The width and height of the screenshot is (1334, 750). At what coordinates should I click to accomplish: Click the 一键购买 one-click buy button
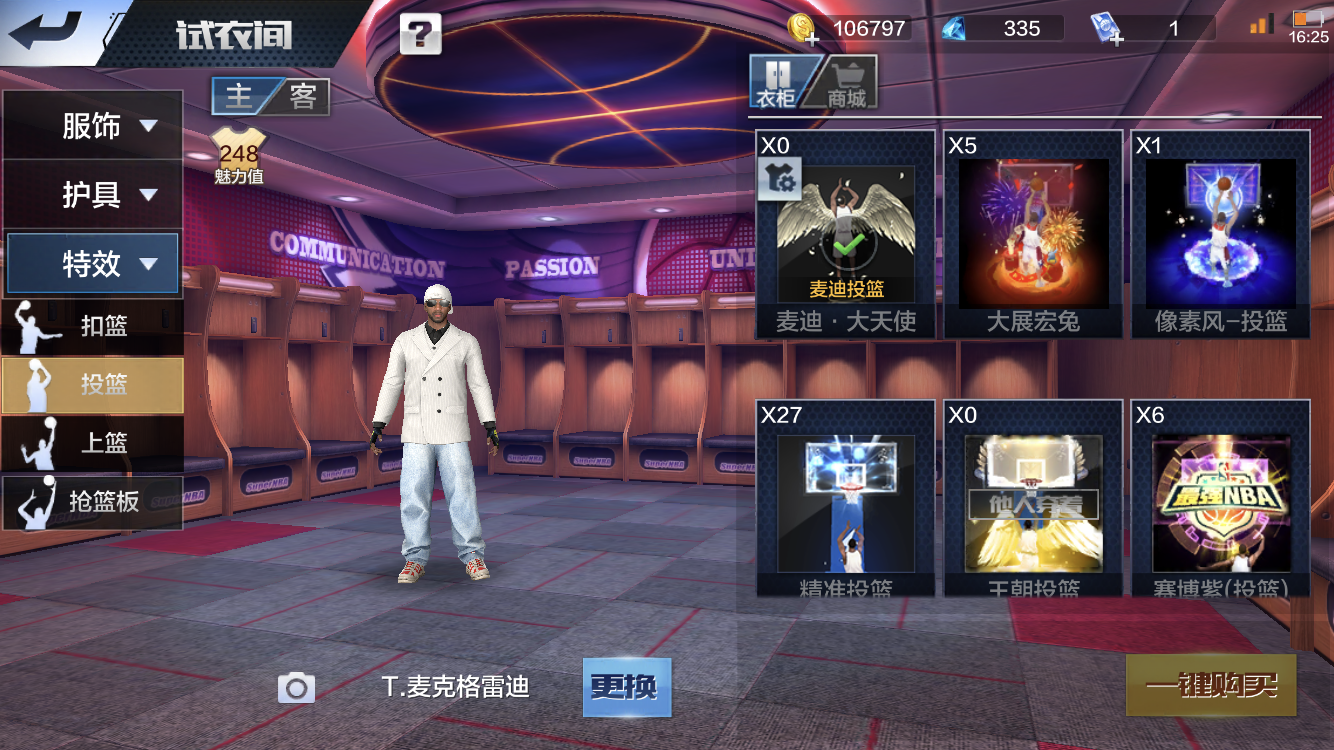point(1211,685)
